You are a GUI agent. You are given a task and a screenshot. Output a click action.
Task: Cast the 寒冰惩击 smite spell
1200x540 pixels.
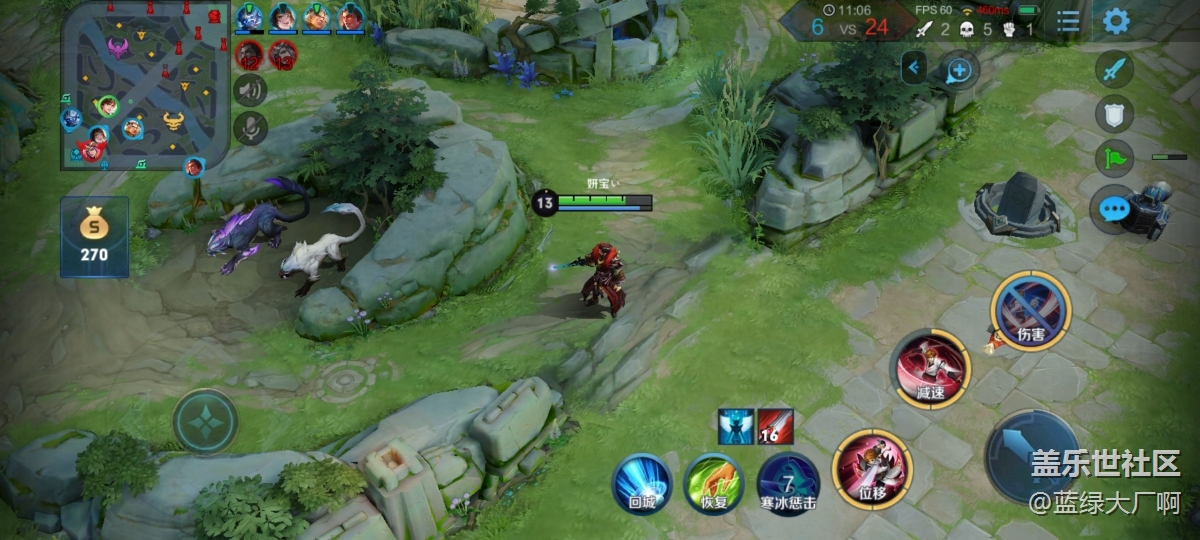[x=788, y=485]
